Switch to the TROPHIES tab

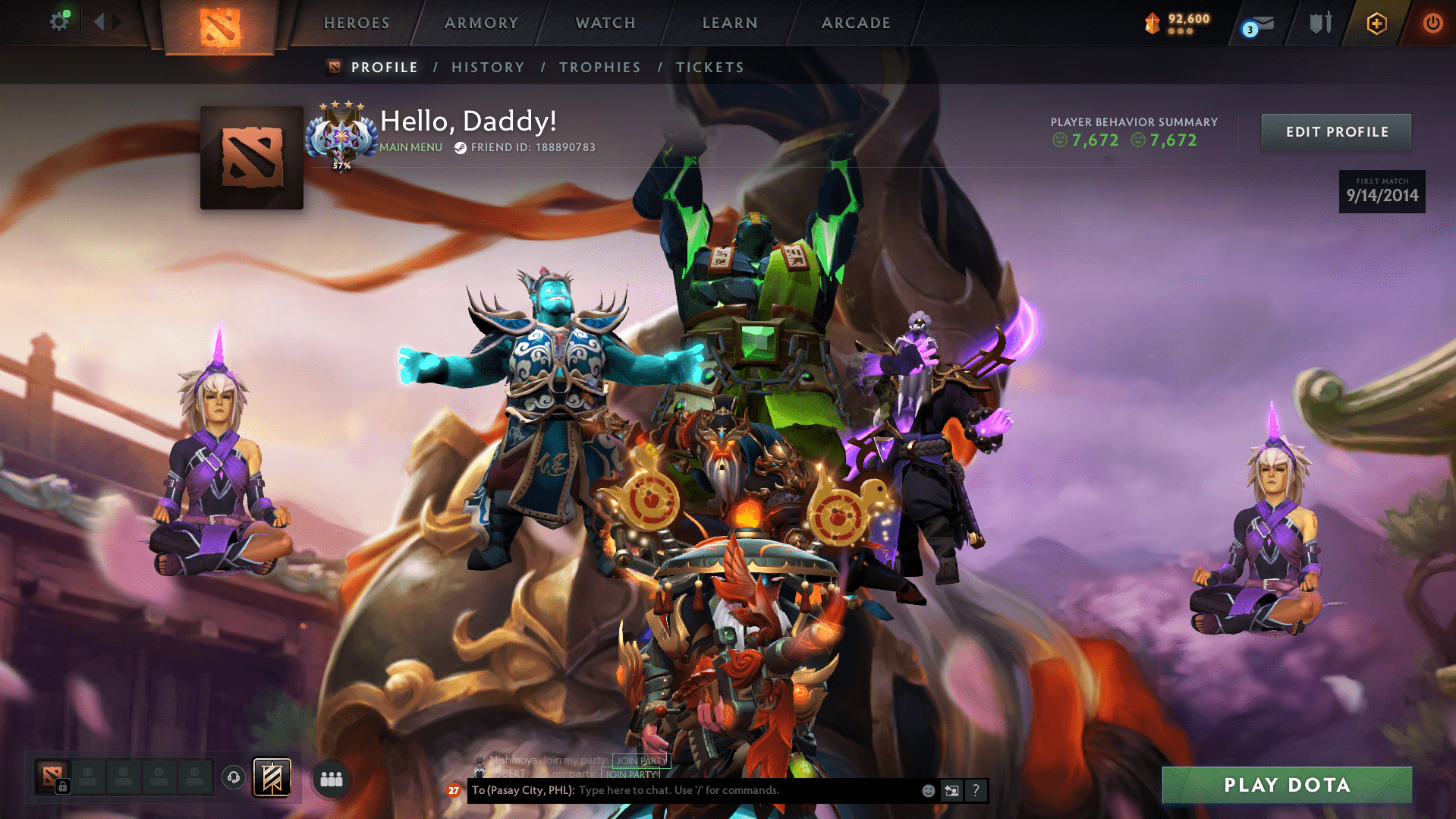pos(599,67)
